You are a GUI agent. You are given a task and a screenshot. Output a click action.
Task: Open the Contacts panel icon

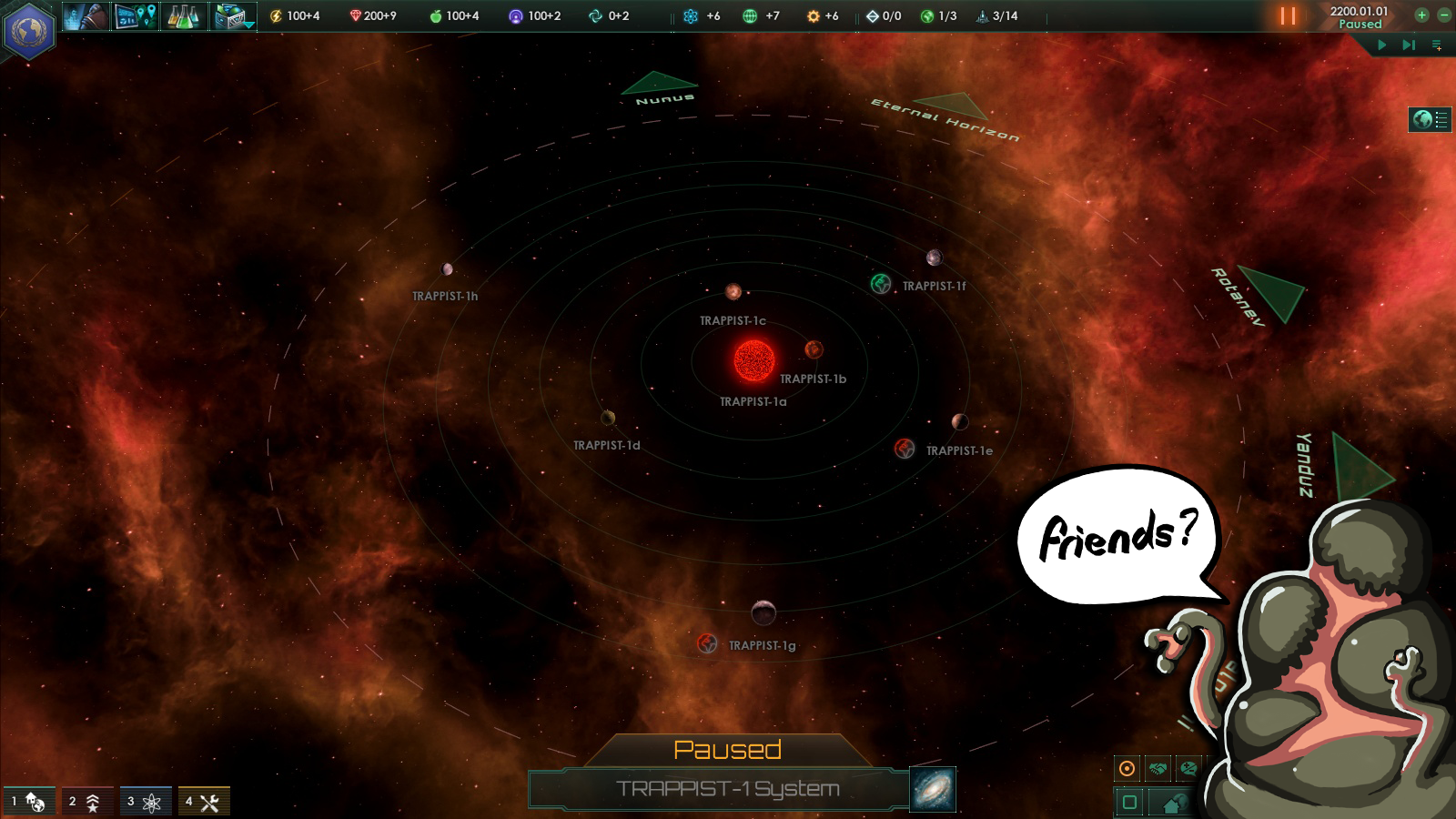(86, 16)
